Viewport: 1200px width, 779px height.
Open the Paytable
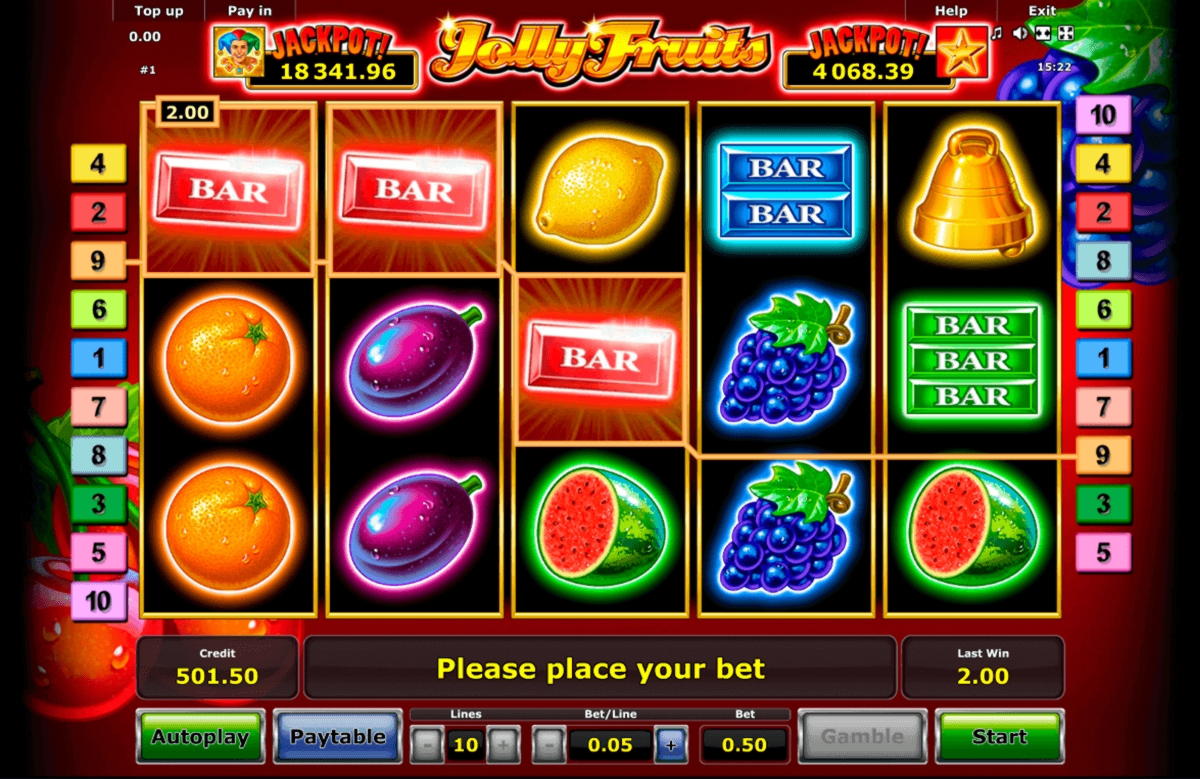click(x=336, y=737)
